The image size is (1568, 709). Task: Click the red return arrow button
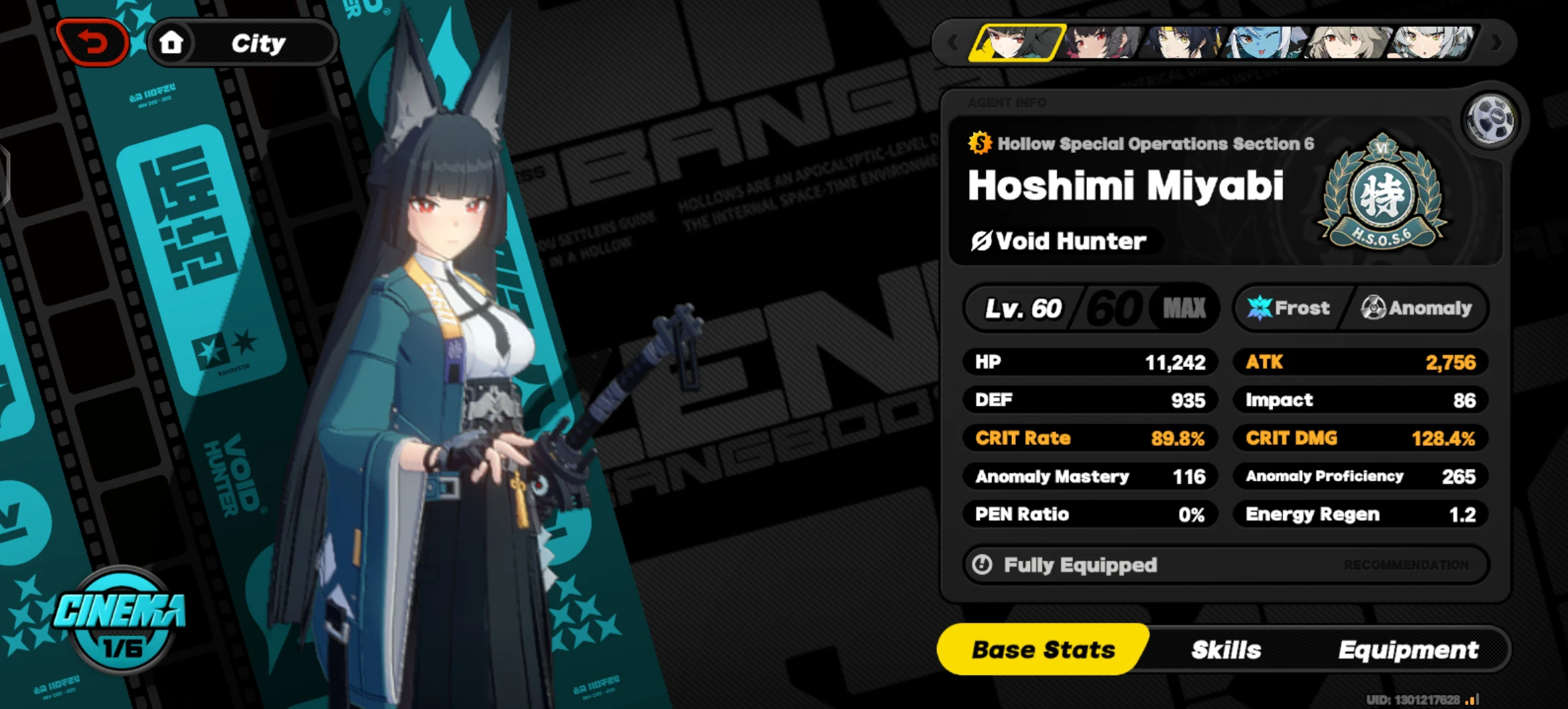[x=93, y=41]
